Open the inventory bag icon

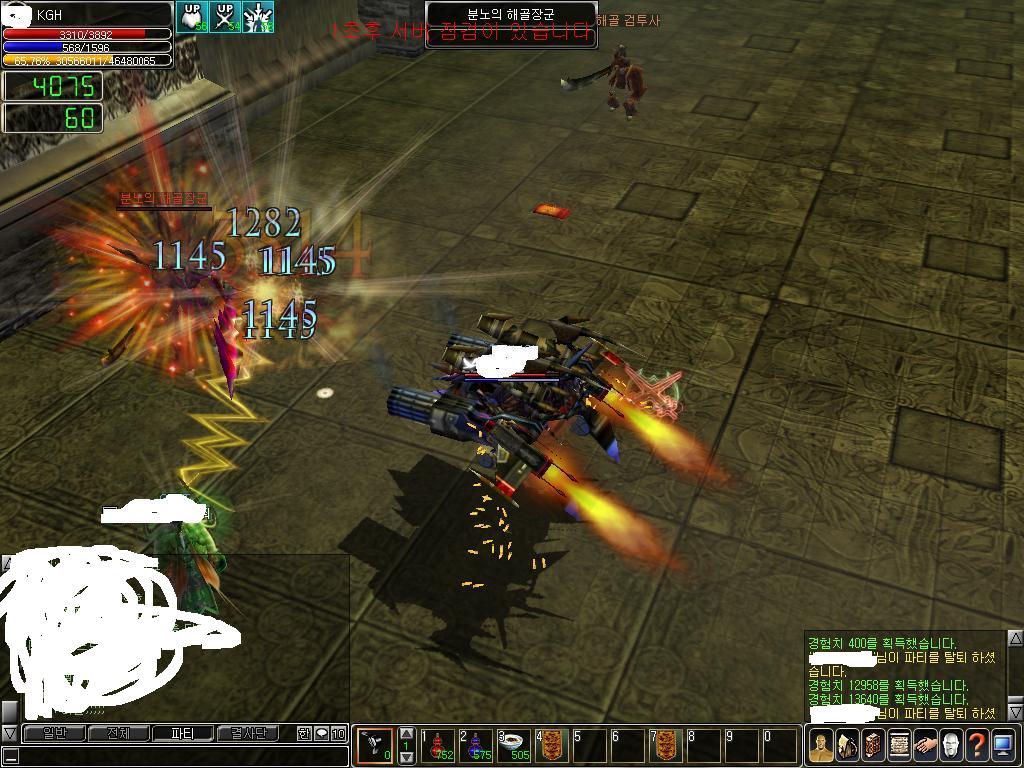tap(846, 745)
